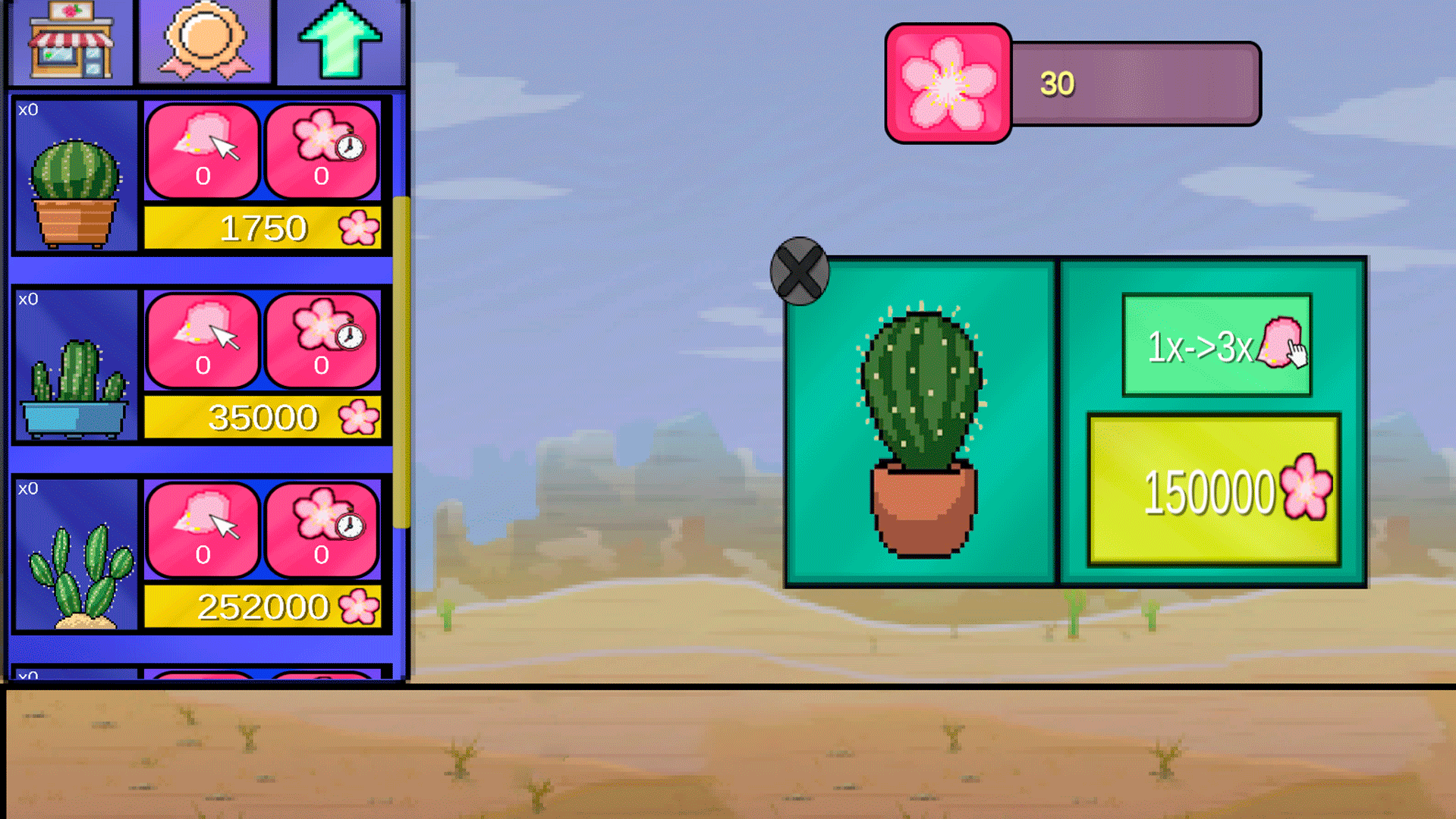Select the timed flower boost for the barrel cactus

pos(322,149)
